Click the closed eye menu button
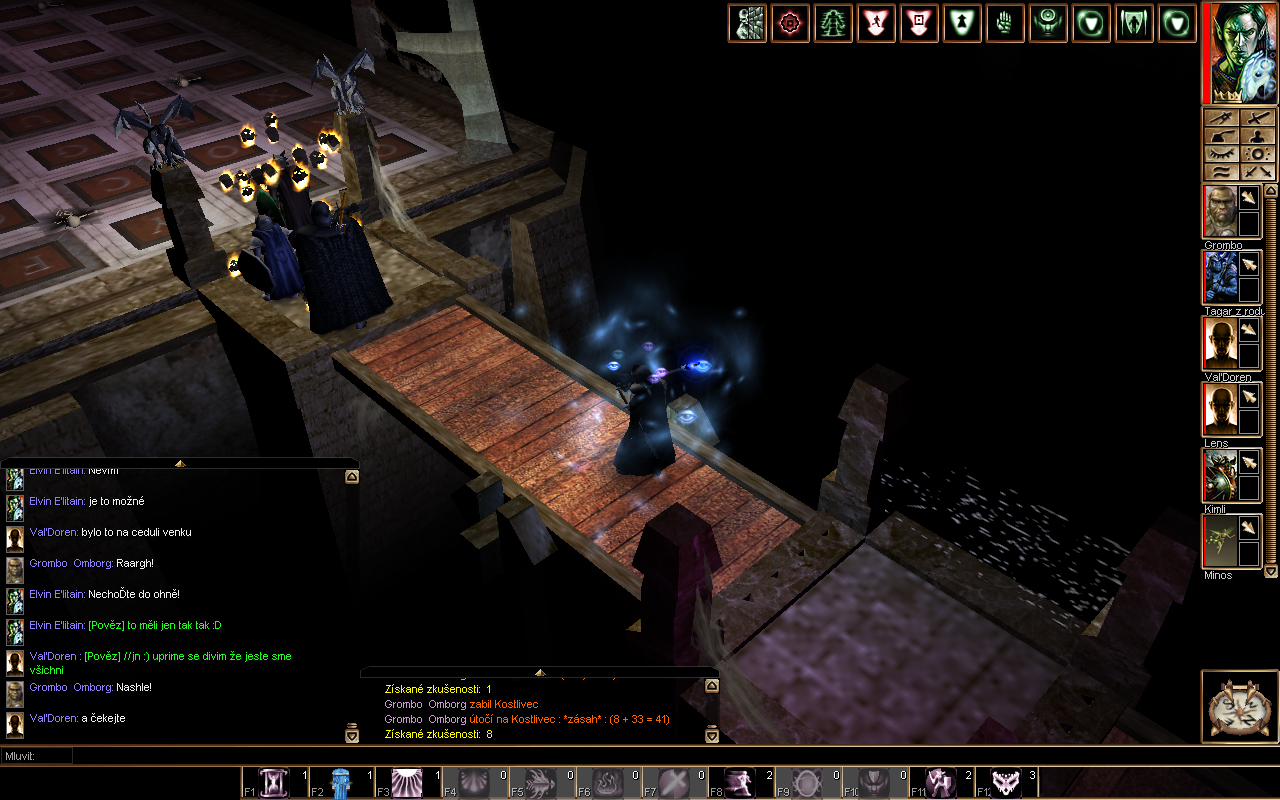Image resolution: width=1280 pixels, height=800 pixels. (x=1222, y=154)
